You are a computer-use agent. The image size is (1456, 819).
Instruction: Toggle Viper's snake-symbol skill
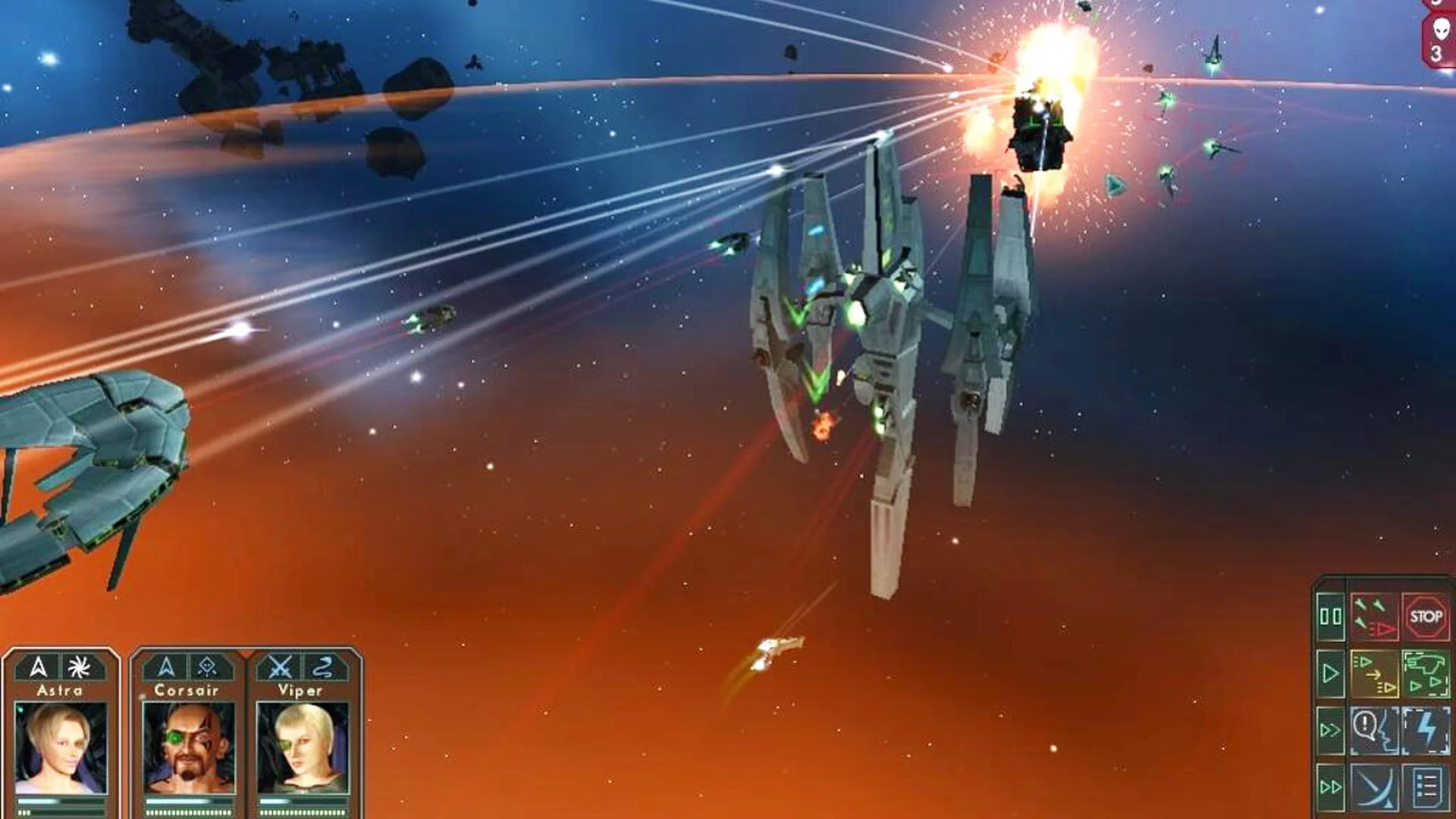(322, 667)
